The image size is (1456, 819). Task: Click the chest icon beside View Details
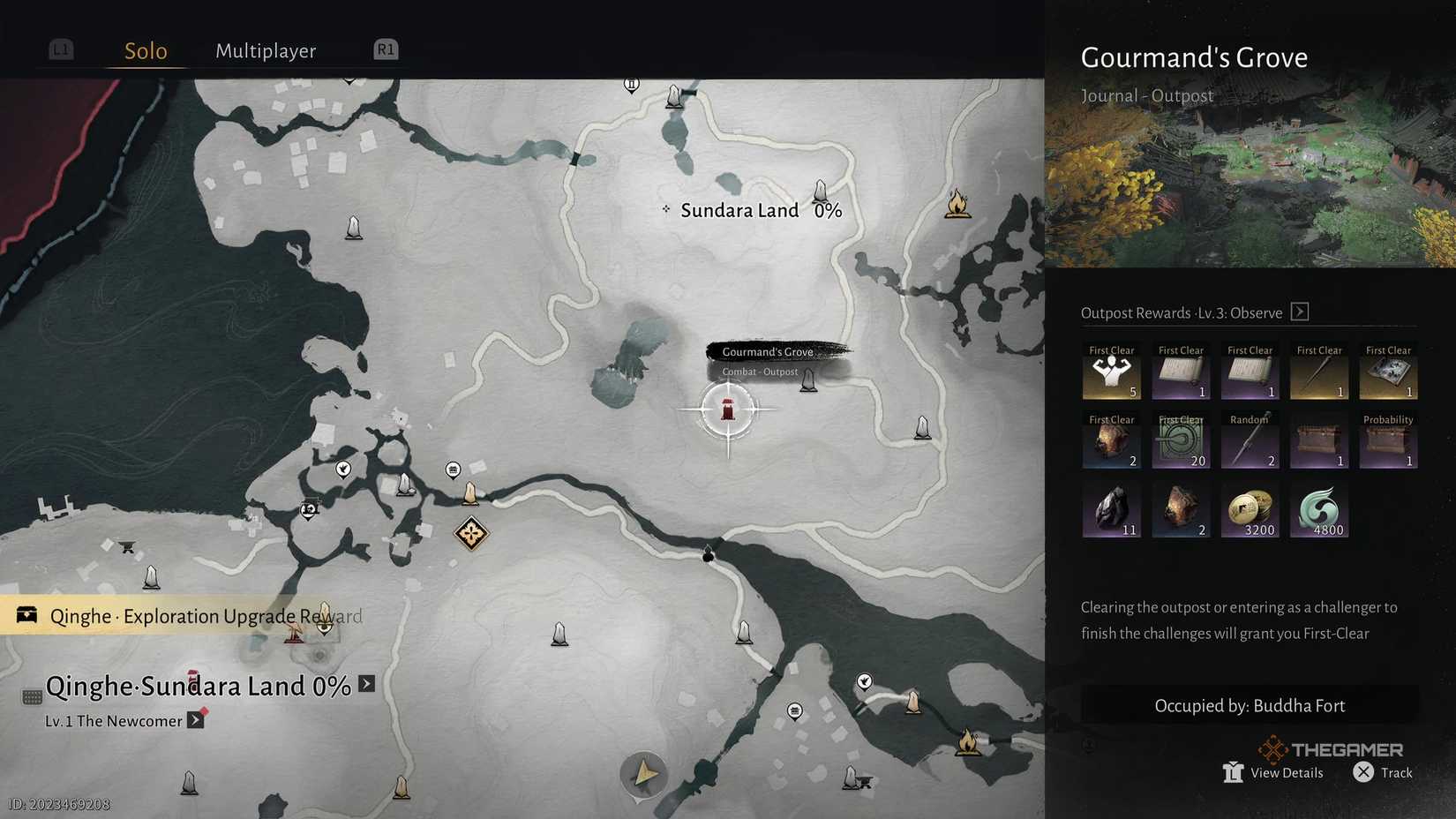point(1232,771)
